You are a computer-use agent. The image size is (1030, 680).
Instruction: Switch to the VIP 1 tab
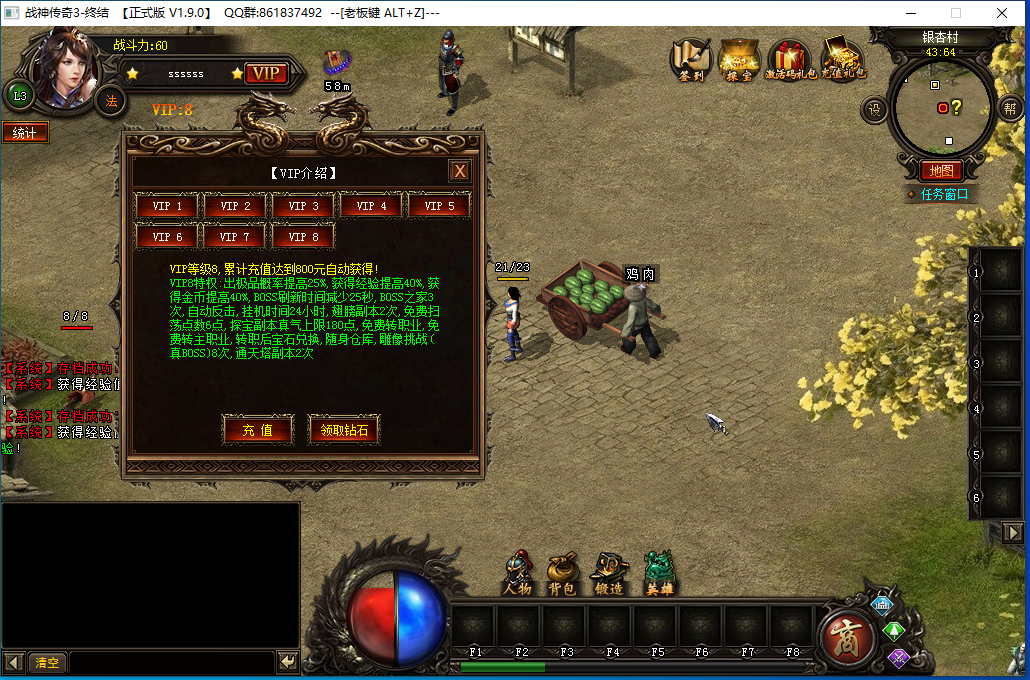coord(167,206)
